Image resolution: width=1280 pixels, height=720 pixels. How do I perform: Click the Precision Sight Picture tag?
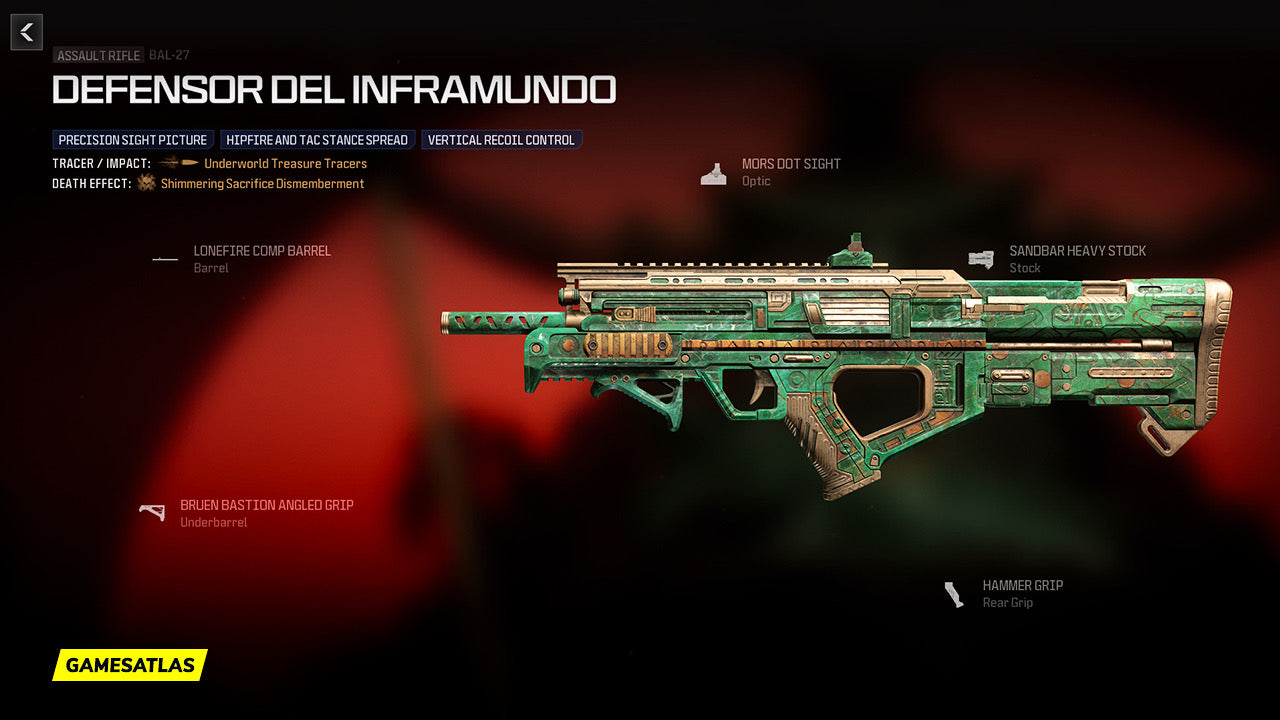point(133,140)
